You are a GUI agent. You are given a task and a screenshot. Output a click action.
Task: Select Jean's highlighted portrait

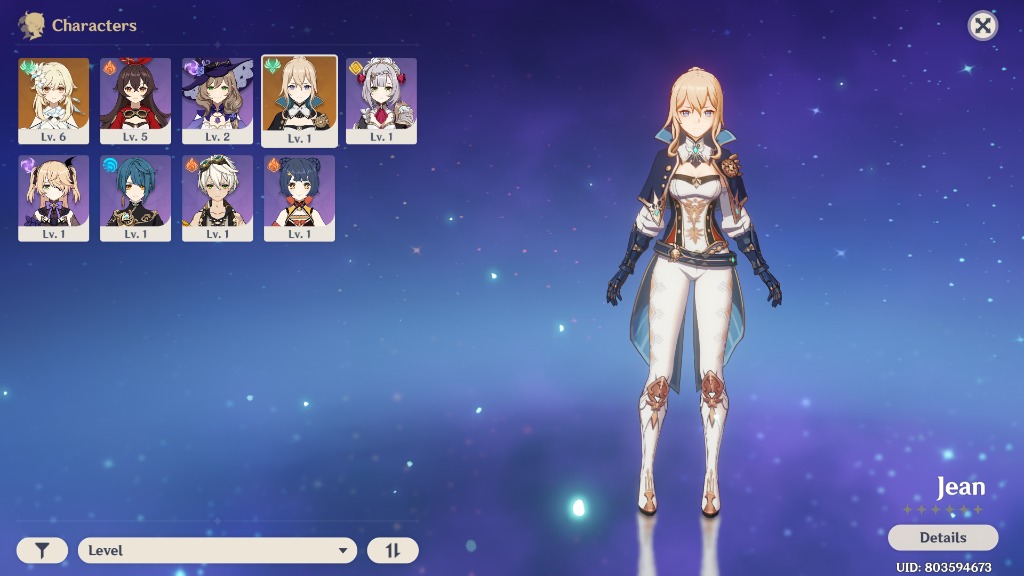(x=299, y=100)
